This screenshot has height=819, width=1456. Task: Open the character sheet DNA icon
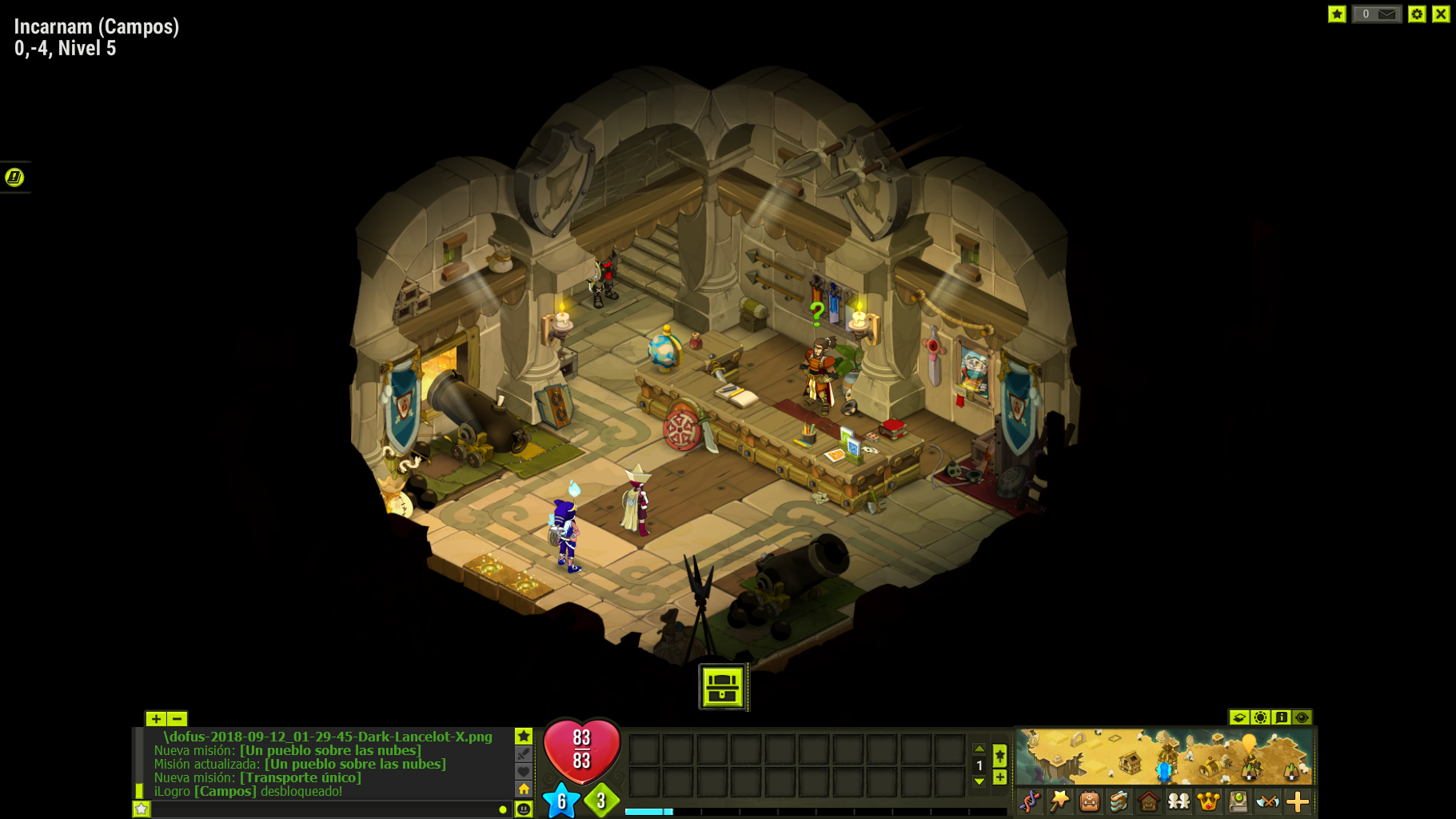(1030, 801)
